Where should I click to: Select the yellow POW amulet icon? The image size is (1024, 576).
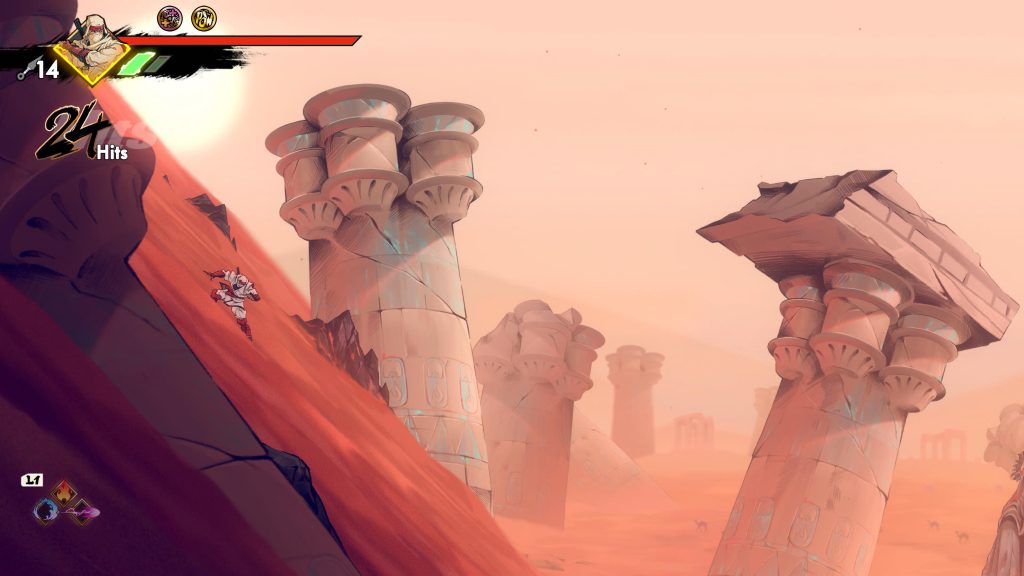[x=204, y=18]
